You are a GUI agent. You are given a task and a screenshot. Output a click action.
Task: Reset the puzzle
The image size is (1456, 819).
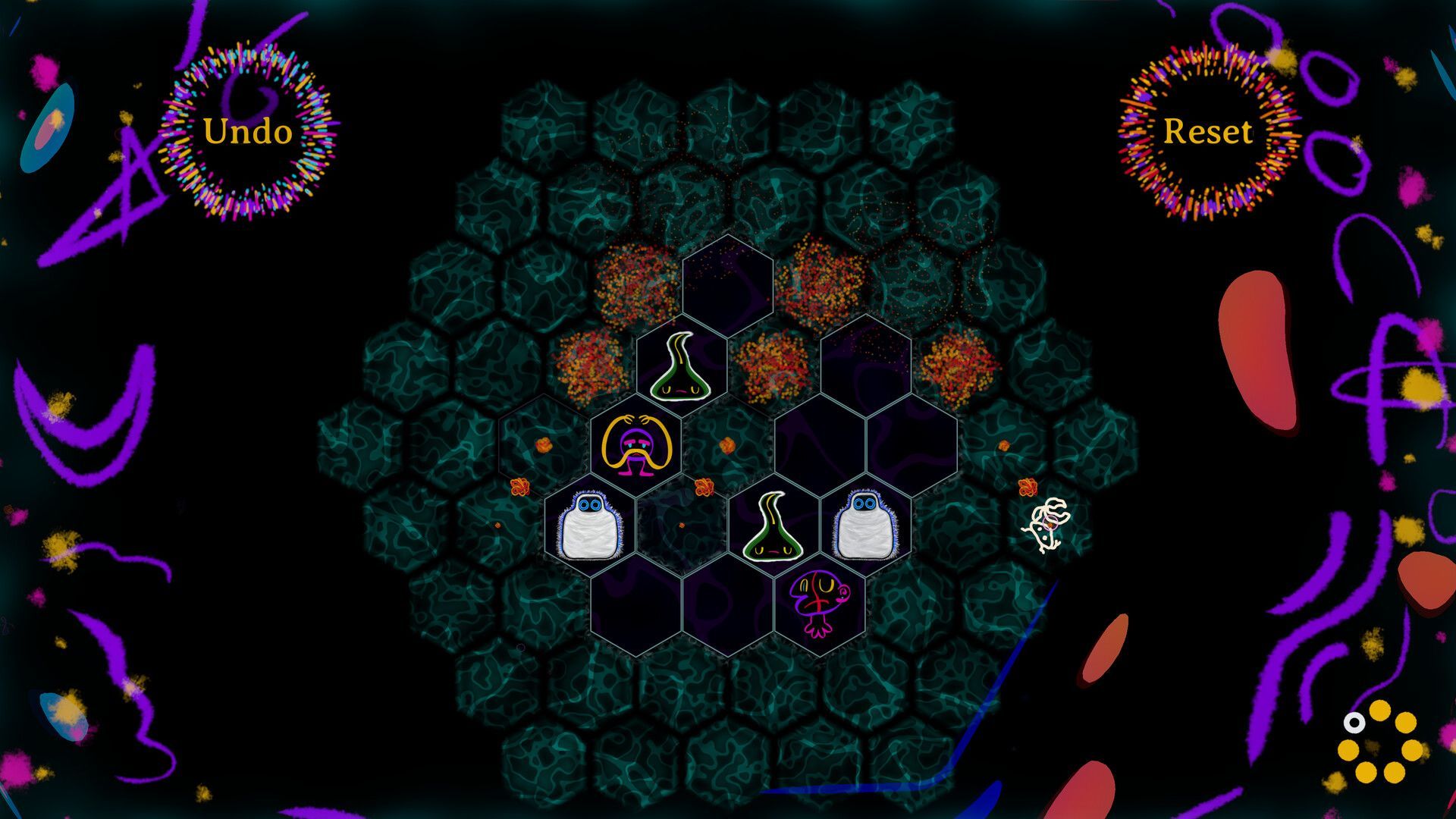pos(1207,132)
